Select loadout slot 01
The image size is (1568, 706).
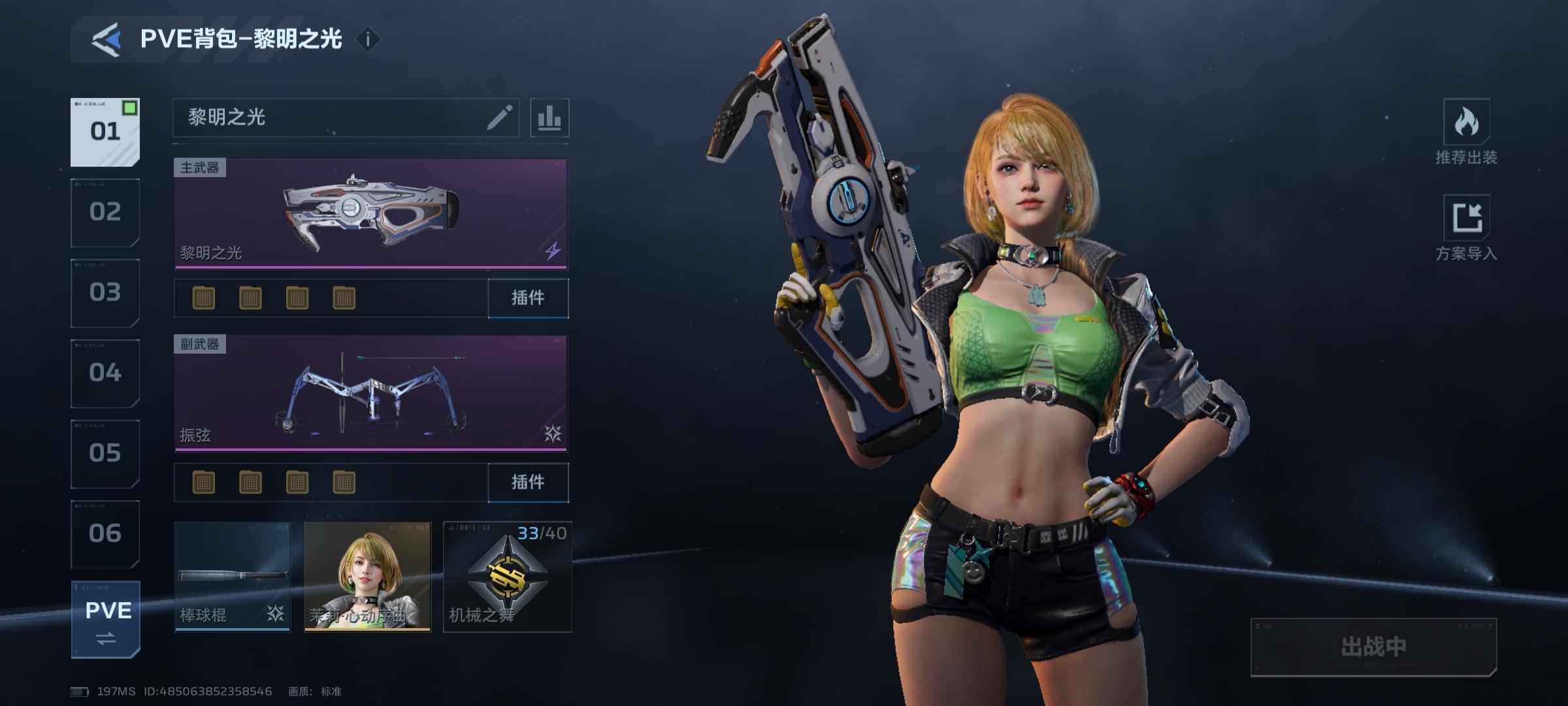(105, 132)
